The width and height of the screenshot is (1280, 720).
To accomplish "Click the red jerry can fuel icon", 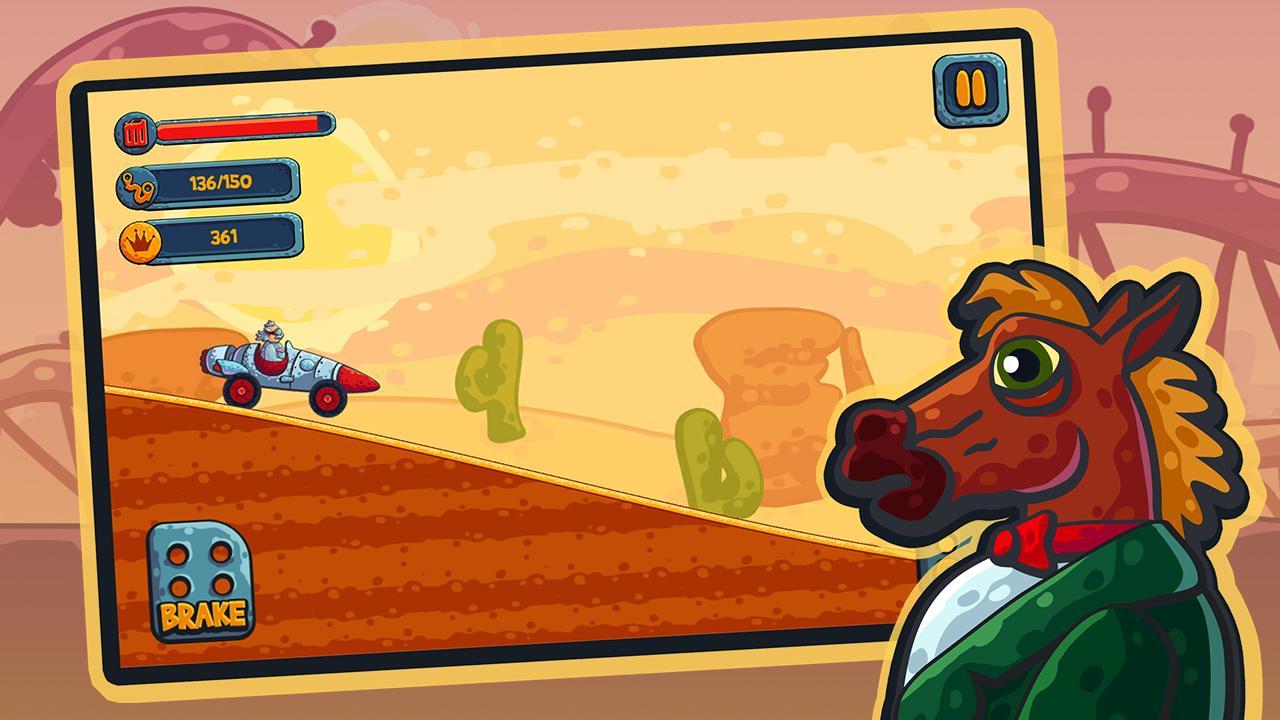I will point(135,131).
